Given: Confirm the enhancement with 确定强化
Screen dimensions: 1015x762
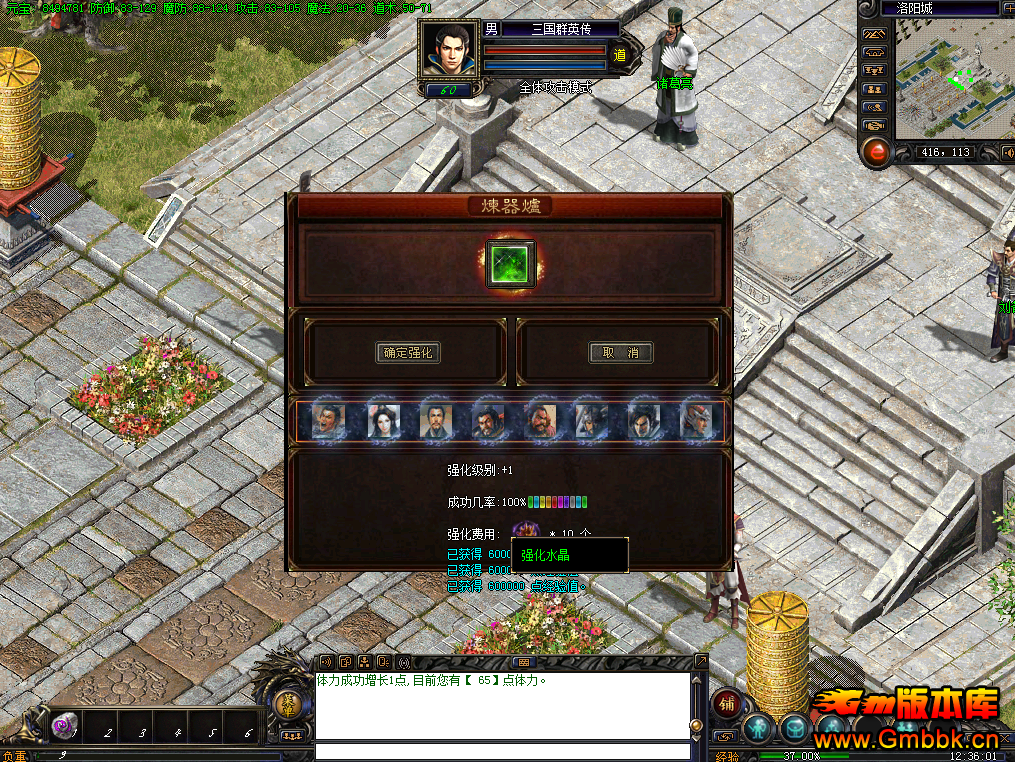Looking at the screenshot, I should pos(408,352).
